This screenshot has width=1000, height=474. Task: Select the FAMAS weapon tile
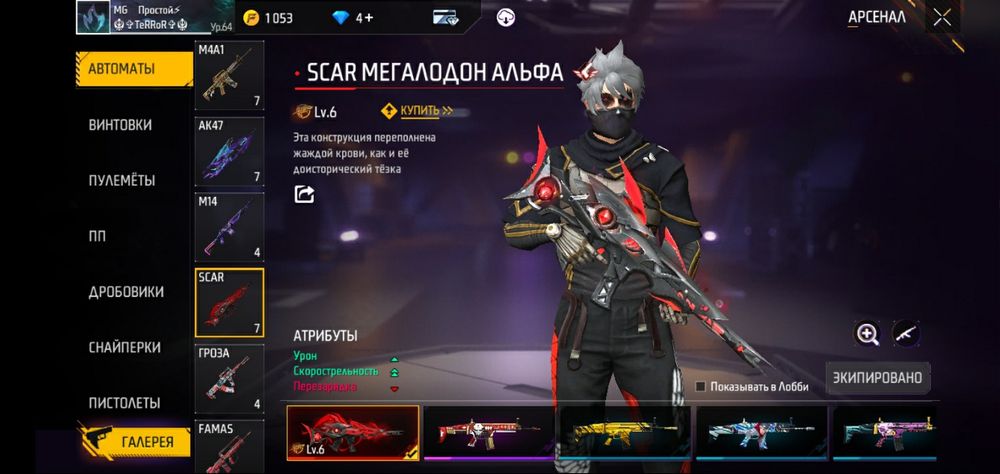[229, 447]
